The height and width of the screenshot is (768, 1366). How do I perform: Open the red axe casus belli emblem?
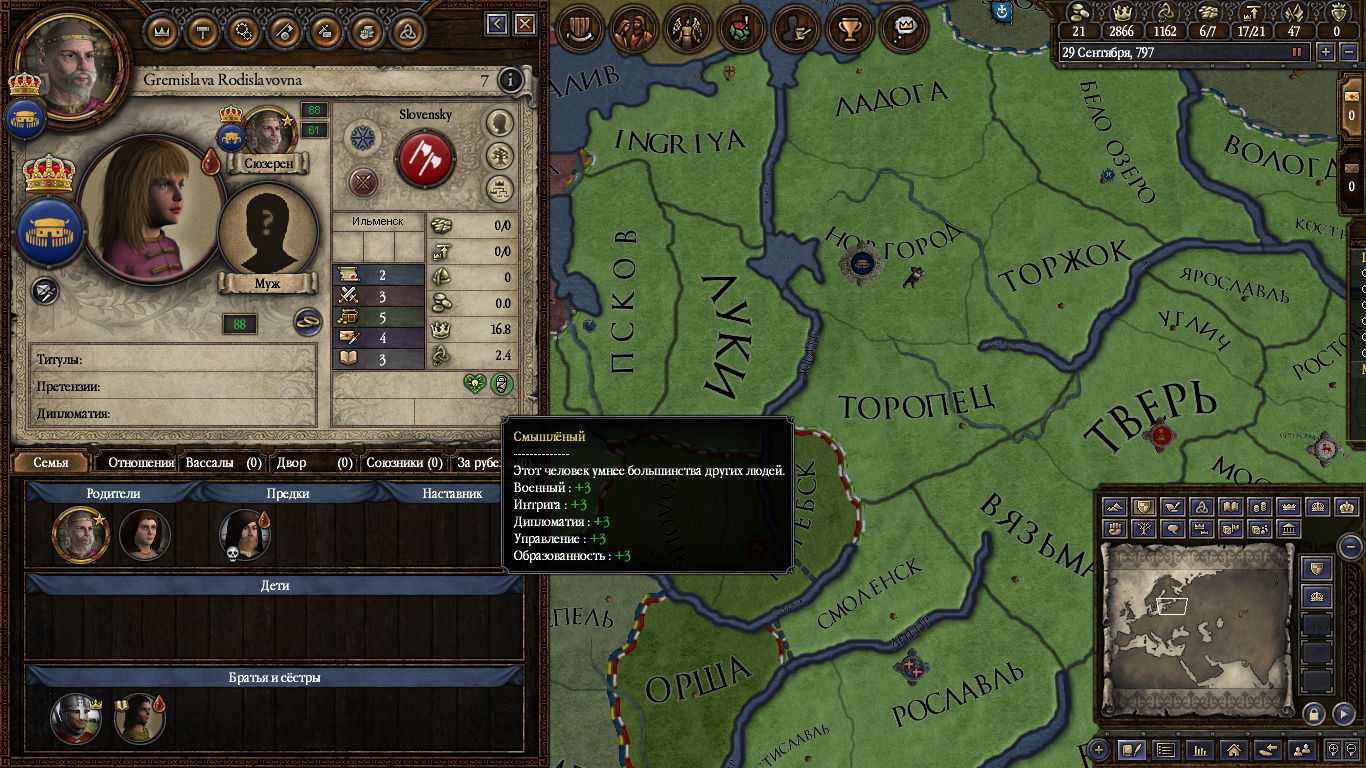click(426, 158)
